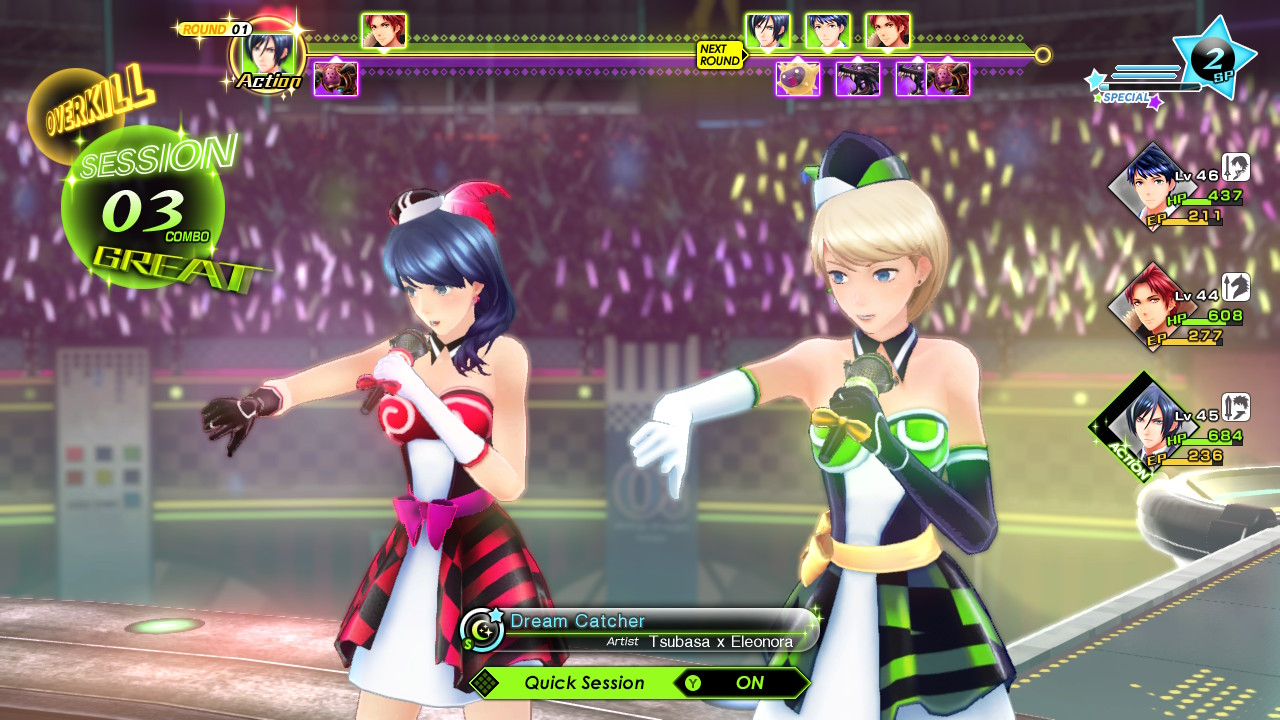Click the SP star counter icon
The image size is (1280, 720).
pos(1215,57)
